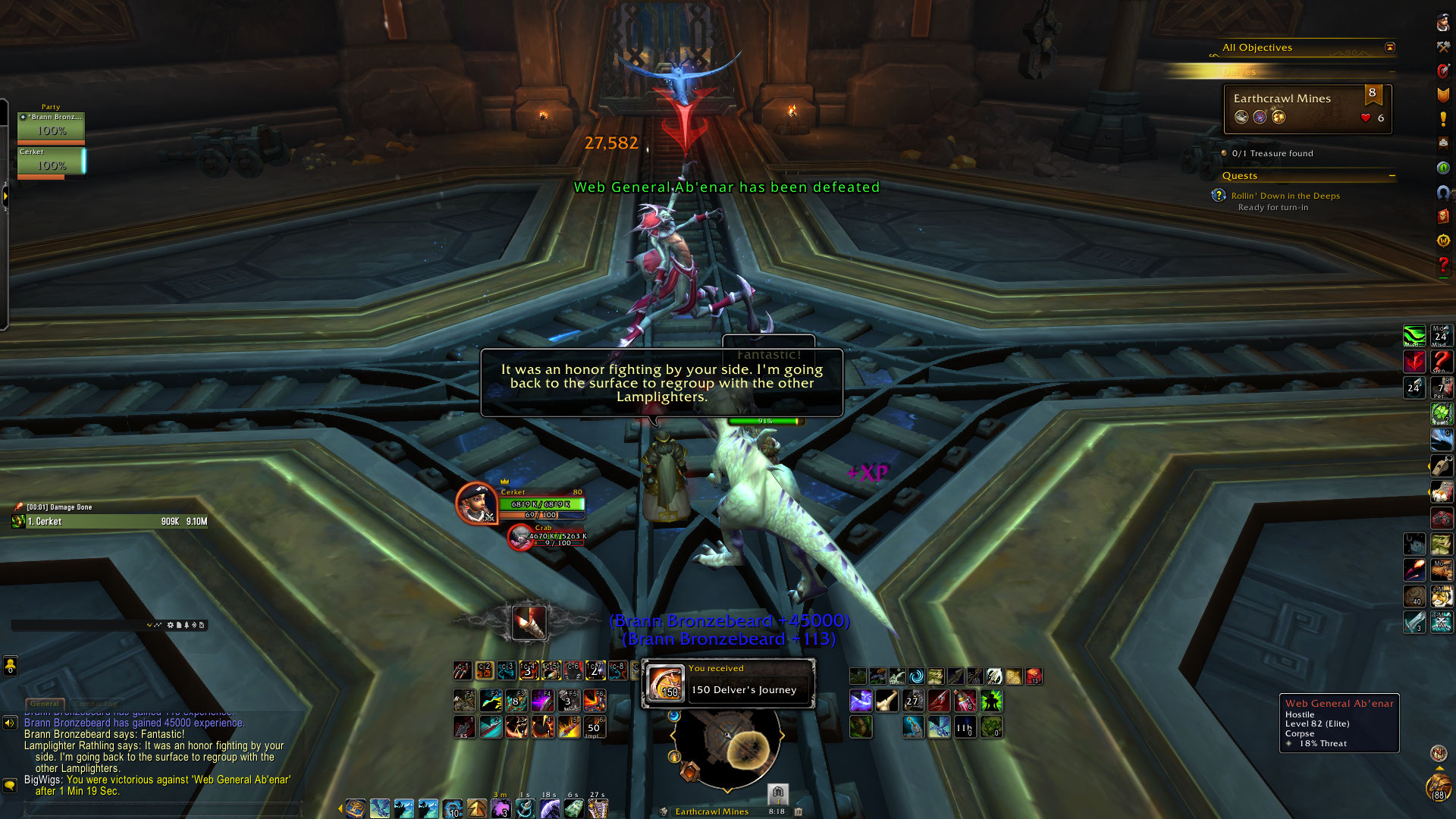Viewport: 1456px width, 819px height.
Task: Collapse the Quests section header
Action: tap(1392, 176)
